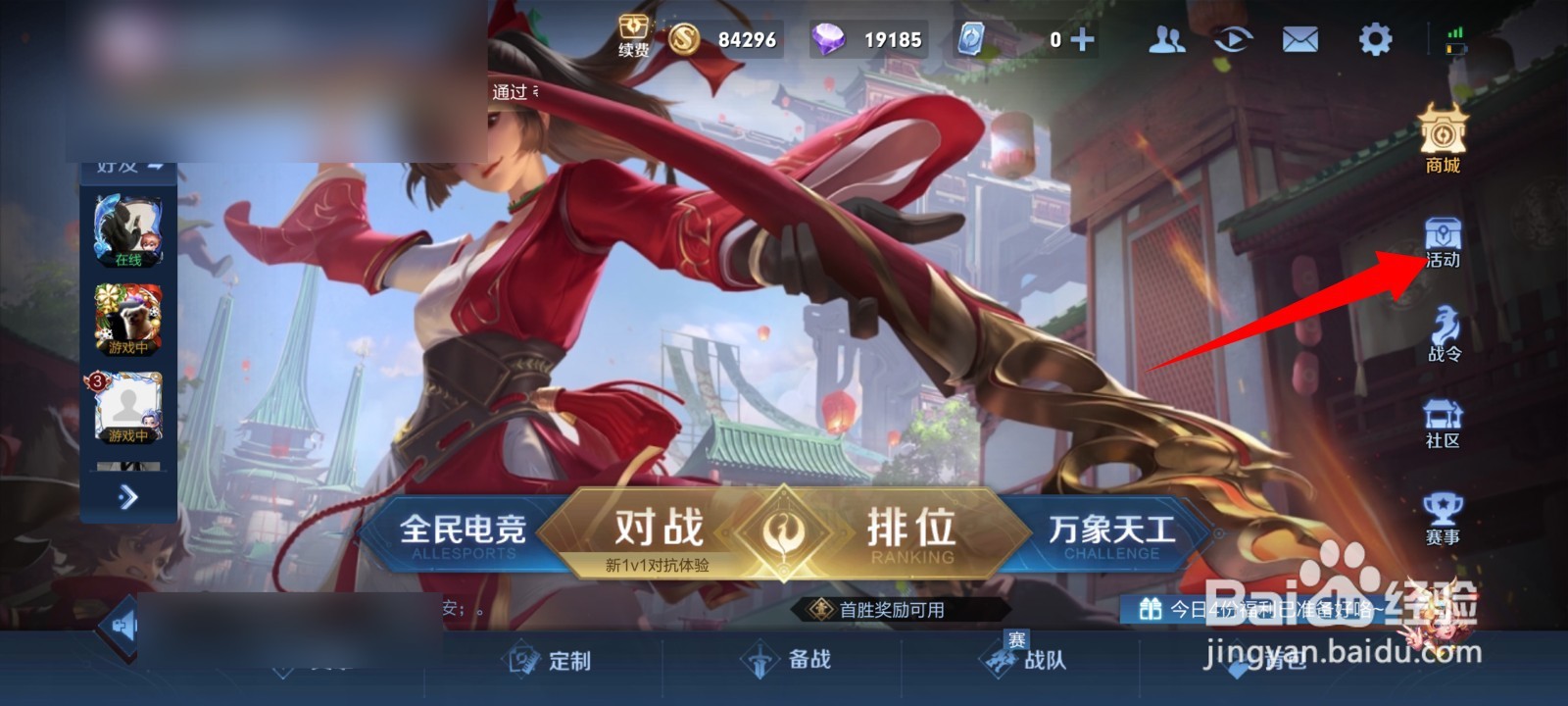Viewport: 1568px width, 706px height.
Task: Open the friends list icon
Action: click(1166, 39)
